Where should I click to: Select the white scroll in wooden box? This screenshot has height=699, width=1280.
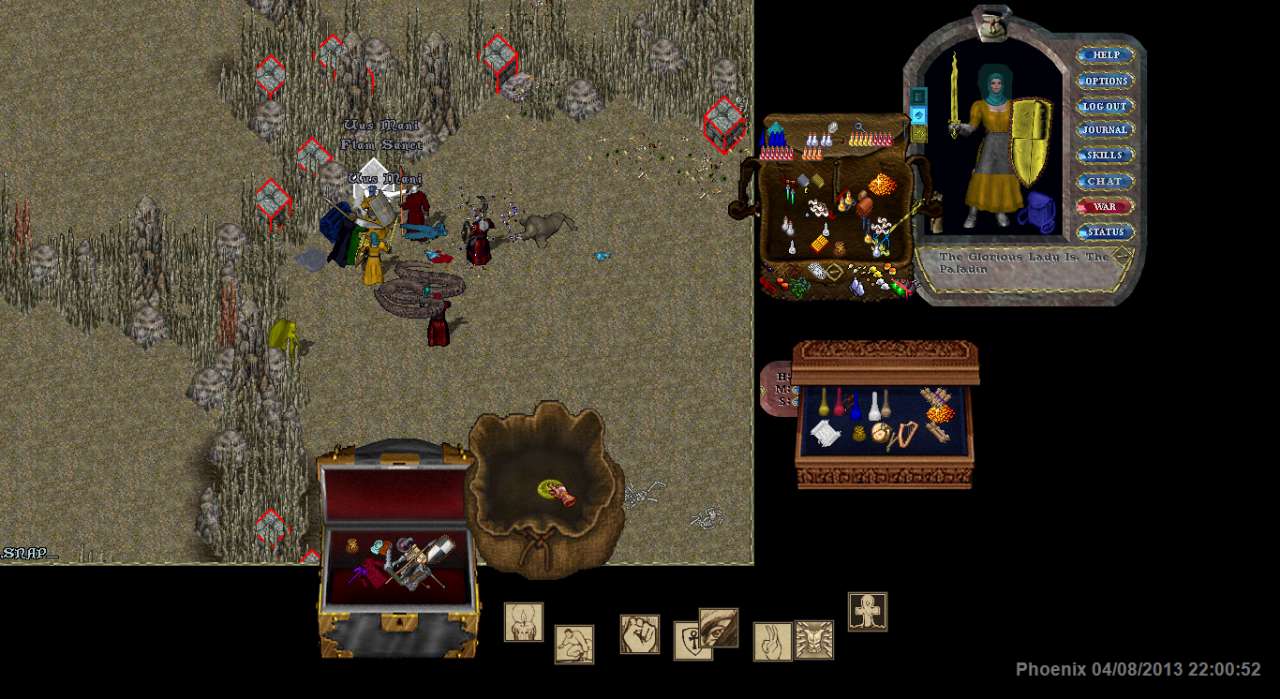click(824, 434)
